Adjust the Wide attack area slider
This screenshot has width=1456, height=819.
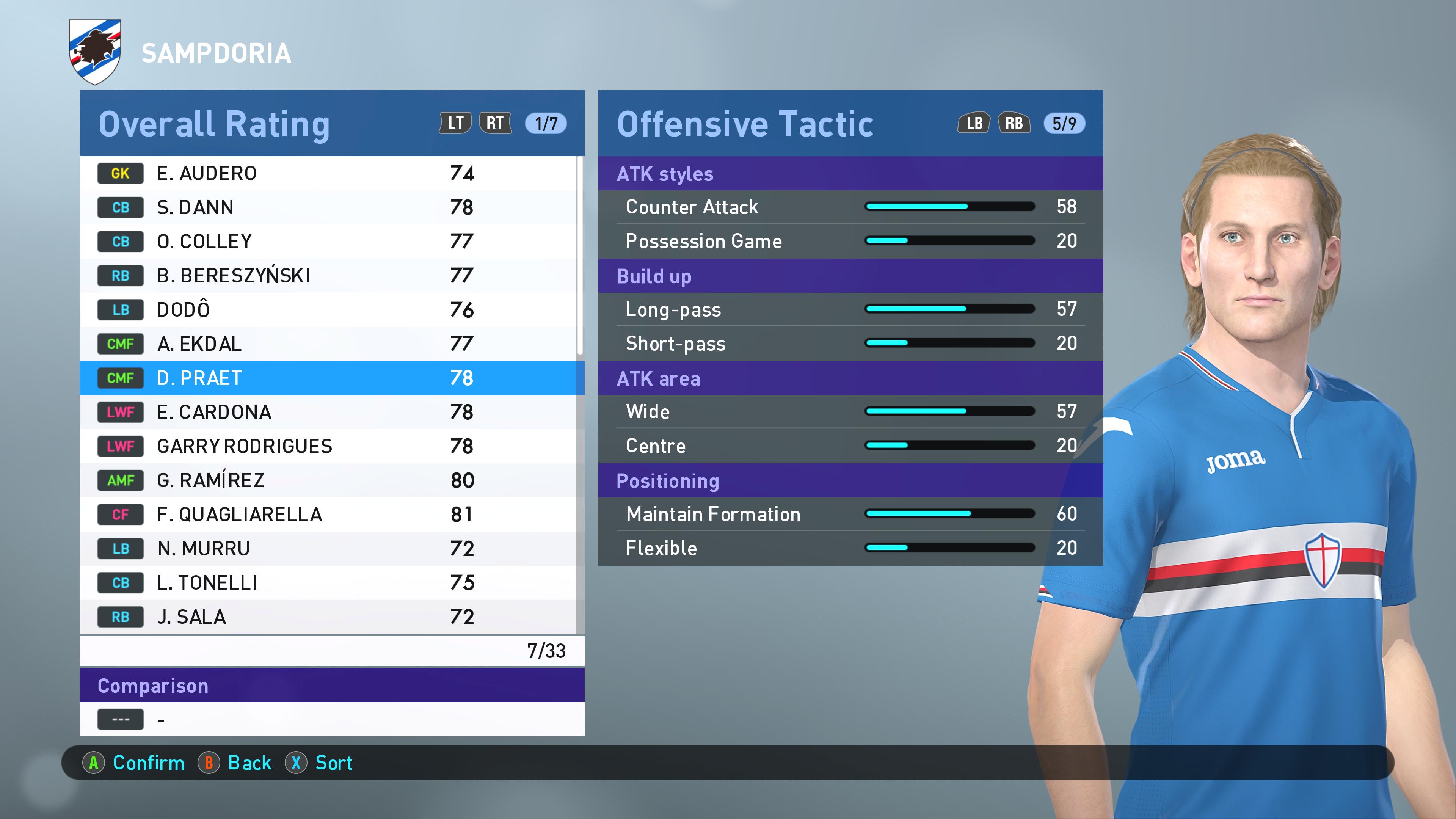[949, 411]
